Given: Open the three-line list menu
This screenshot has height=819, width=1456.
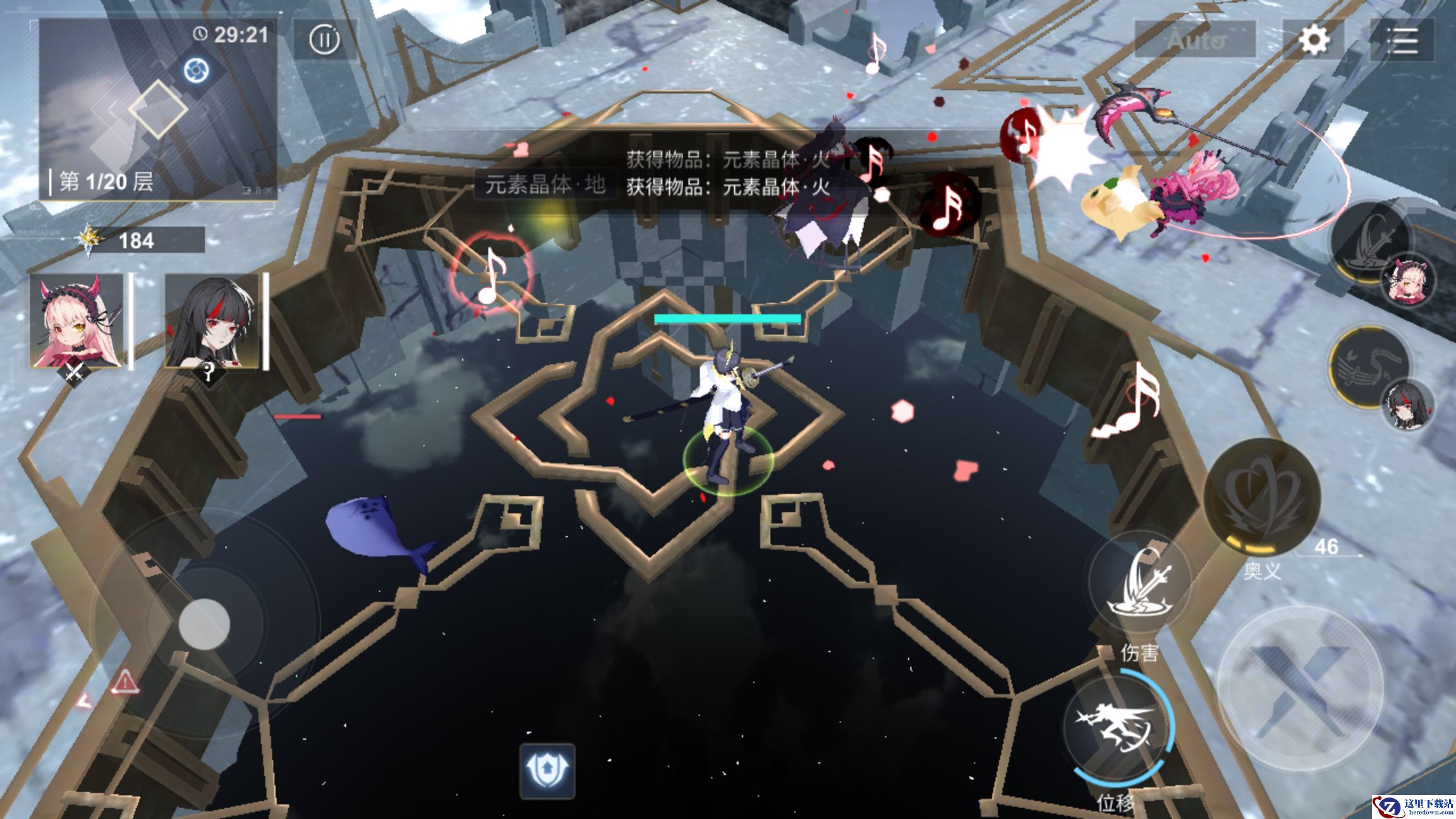Looking at the screenshot, I should tap(1402, 40).
